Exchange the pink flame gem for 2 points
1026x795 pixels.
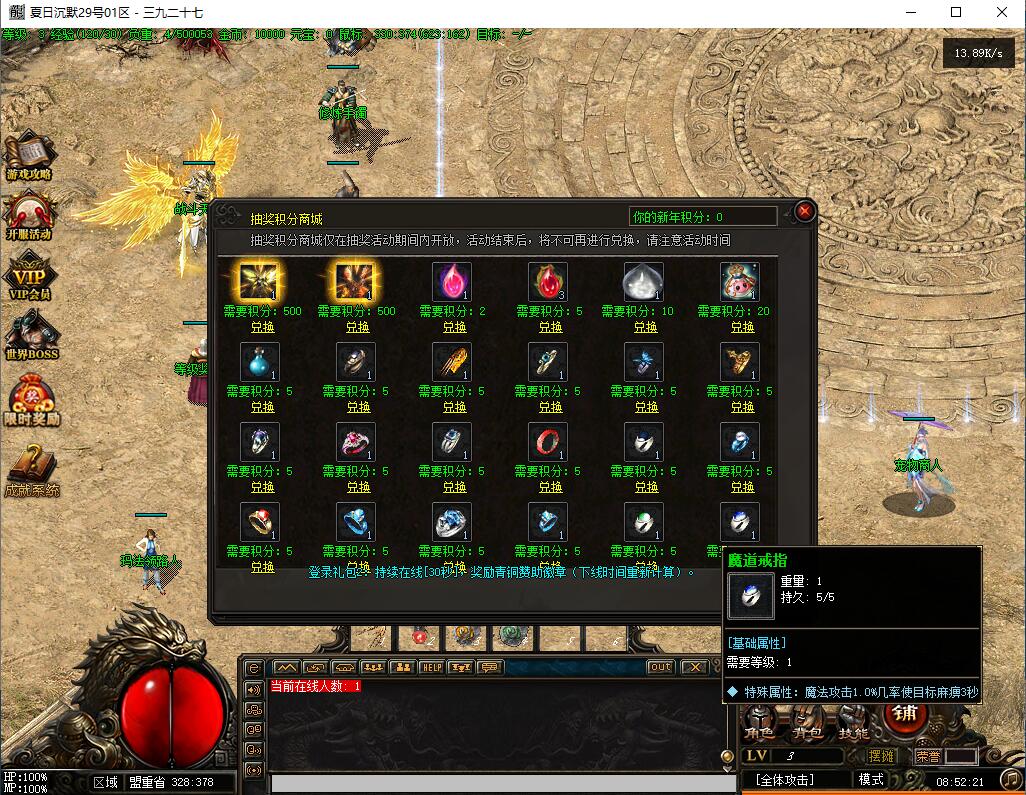pos(454,327)
